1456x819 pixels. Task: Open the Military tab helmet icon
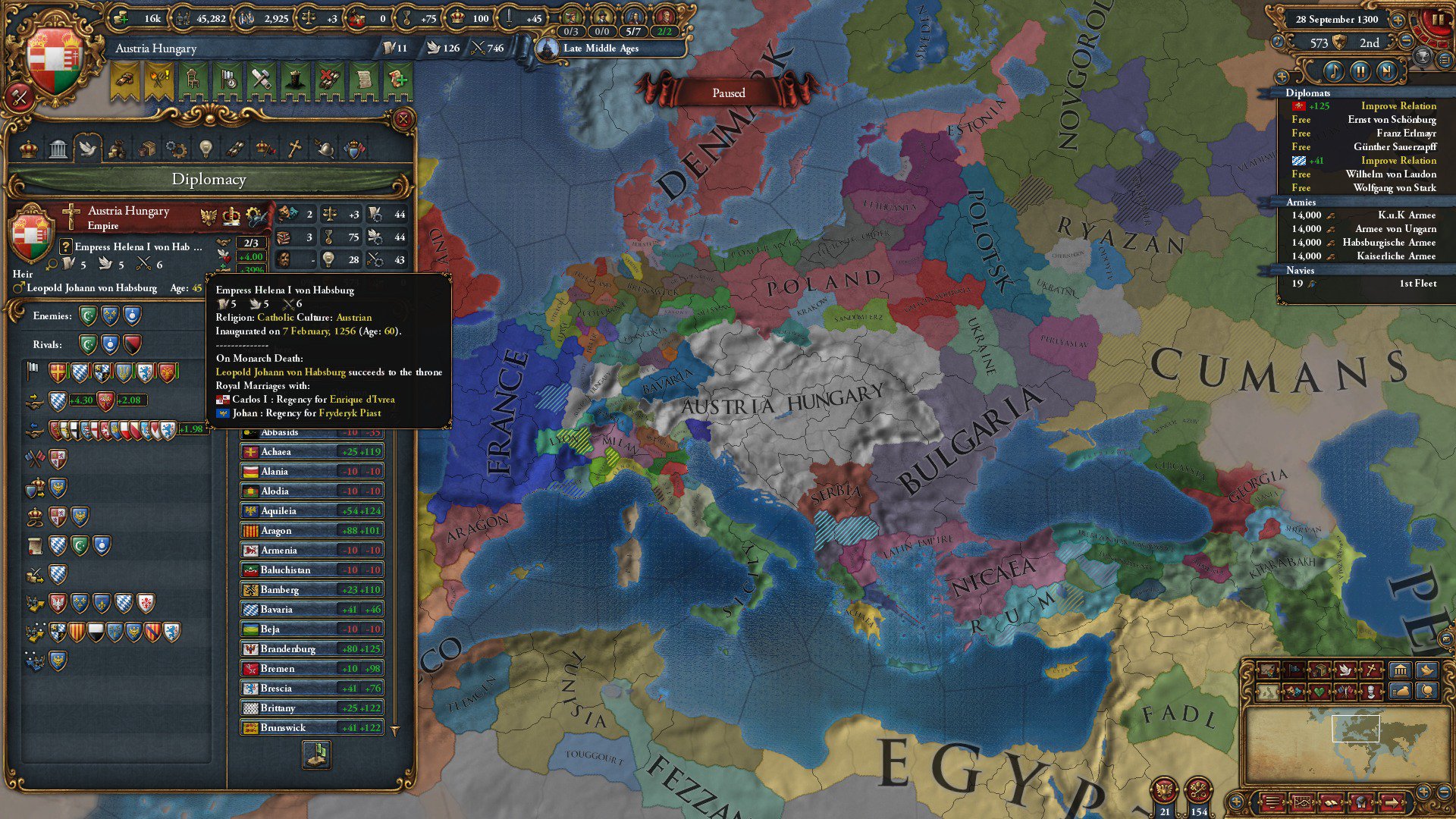[x=325, y=148]
